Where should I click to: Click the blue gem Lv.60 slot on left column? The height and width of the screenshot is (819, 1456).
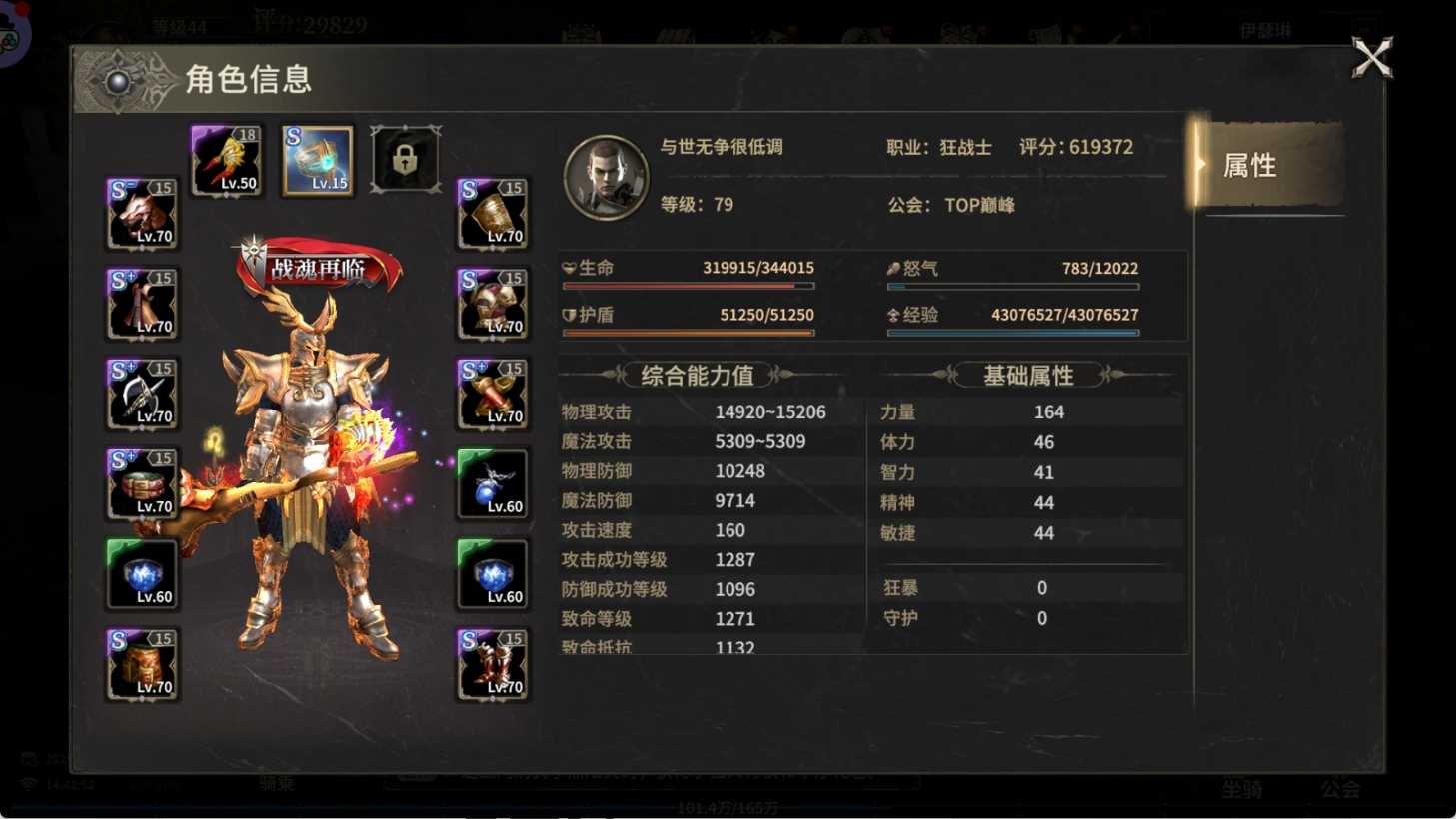(x=142, y=572)
